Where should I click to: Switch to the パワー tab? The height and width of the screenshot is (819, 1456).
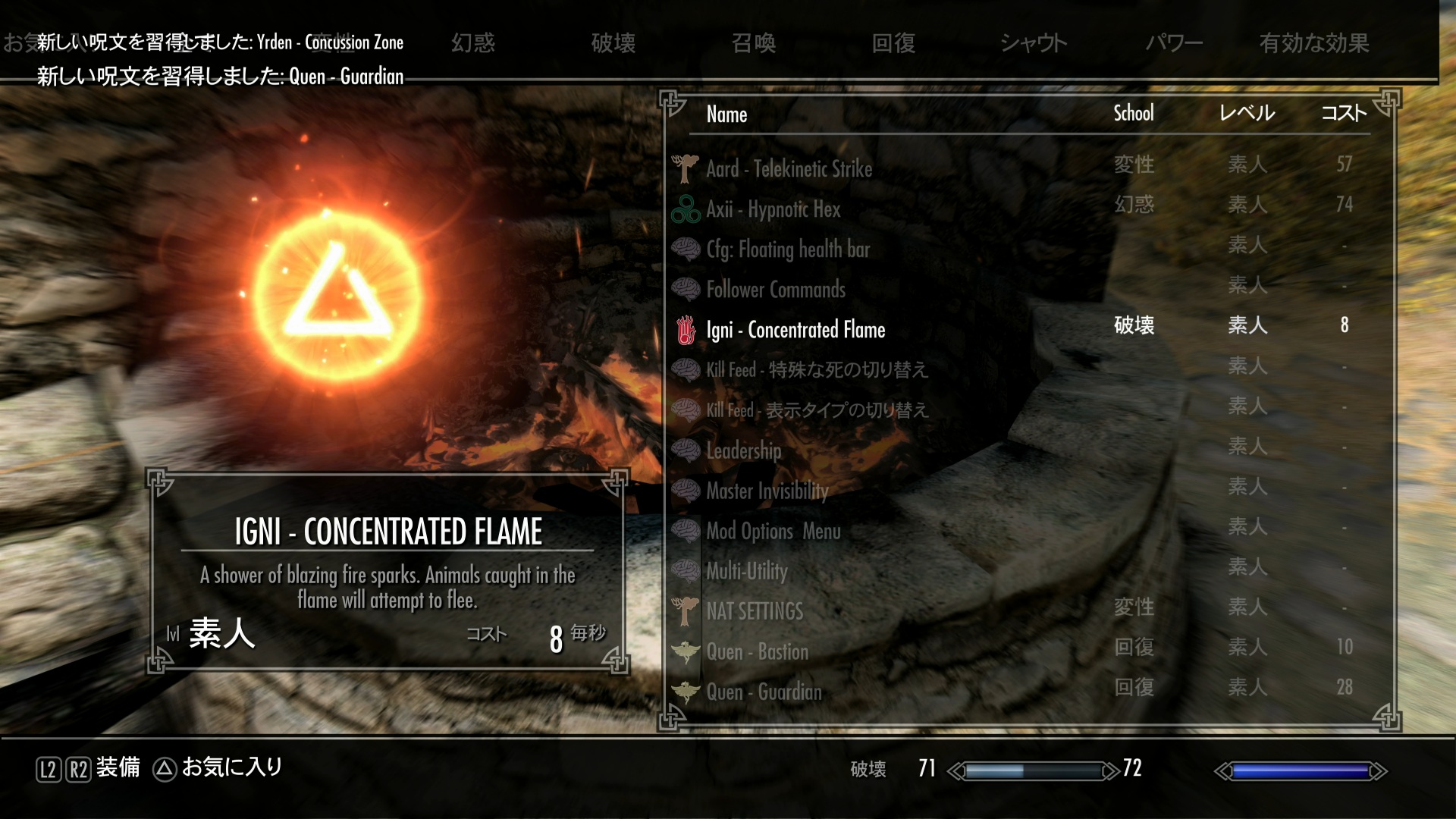coord(1174,42)
